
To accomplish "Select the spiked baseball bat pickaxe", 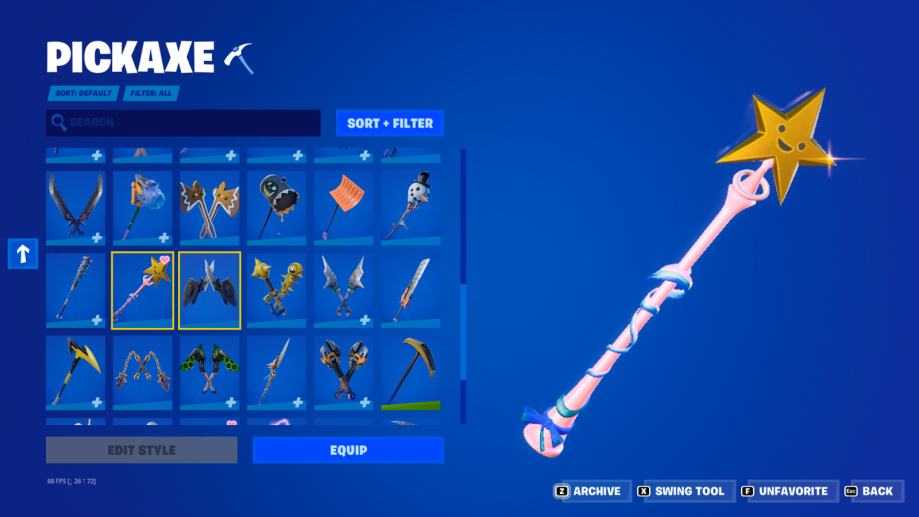I will [75, 290].
